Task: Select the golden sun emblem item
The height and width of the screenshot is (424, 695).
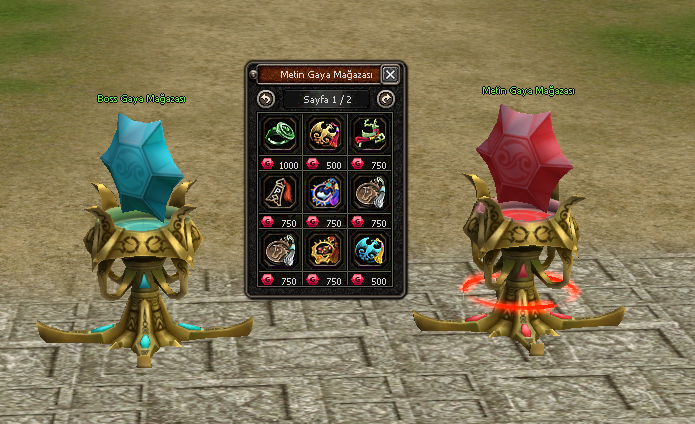Action: [x=326, y=248]
